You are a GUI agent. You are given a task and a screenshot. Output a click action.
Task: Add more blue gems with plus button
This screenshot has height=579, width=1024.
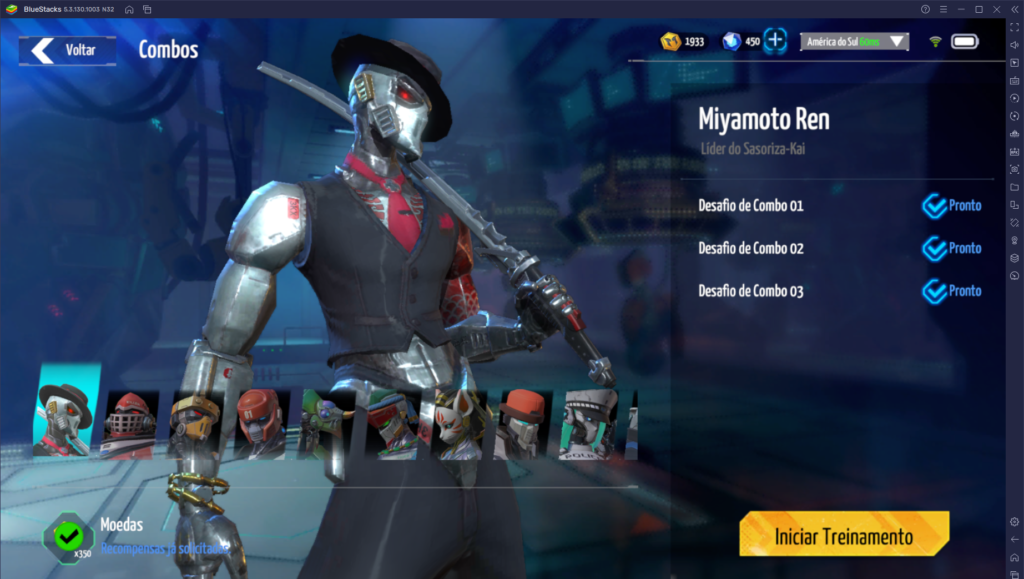coord(776,42)
